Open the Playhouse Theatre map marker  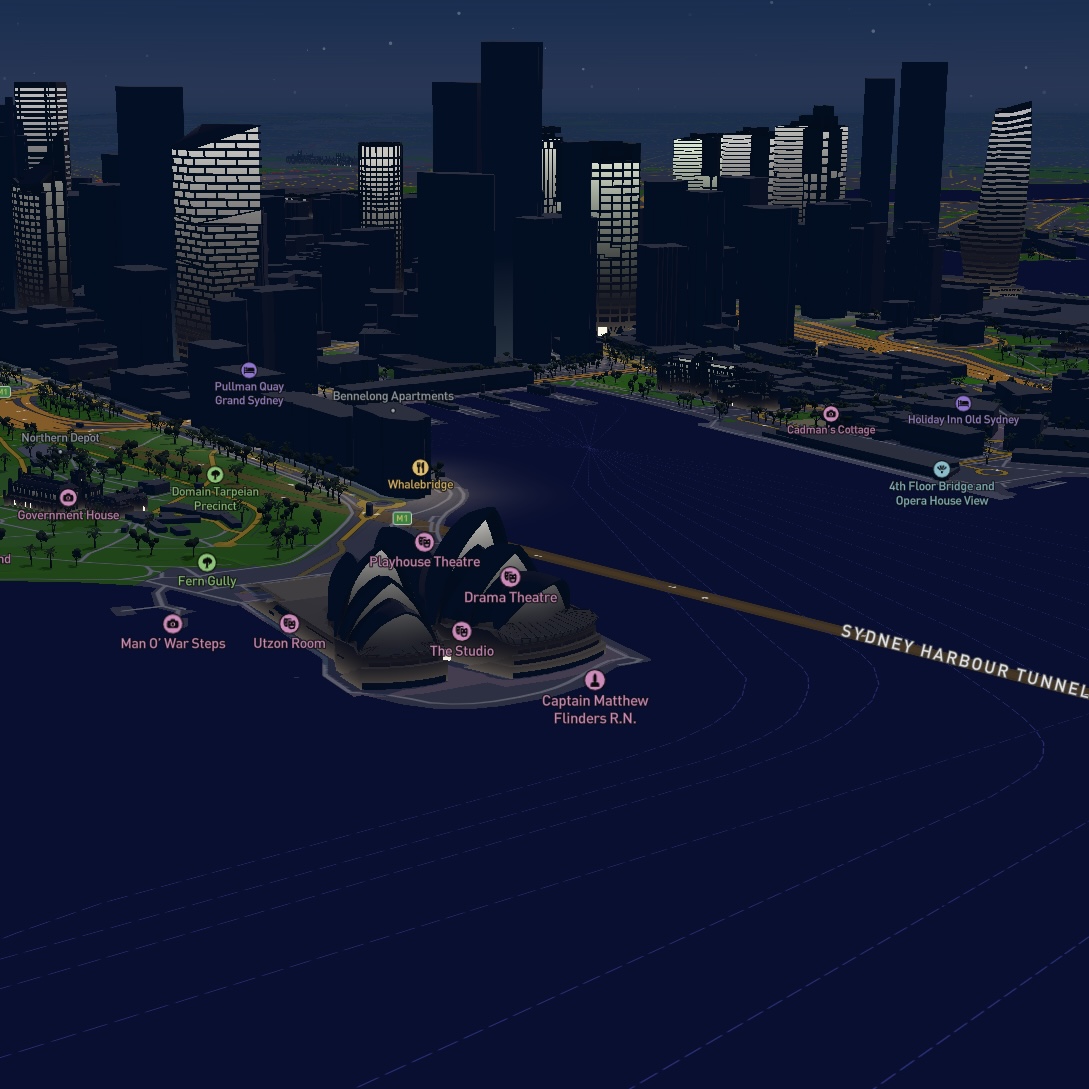[424, 542]
